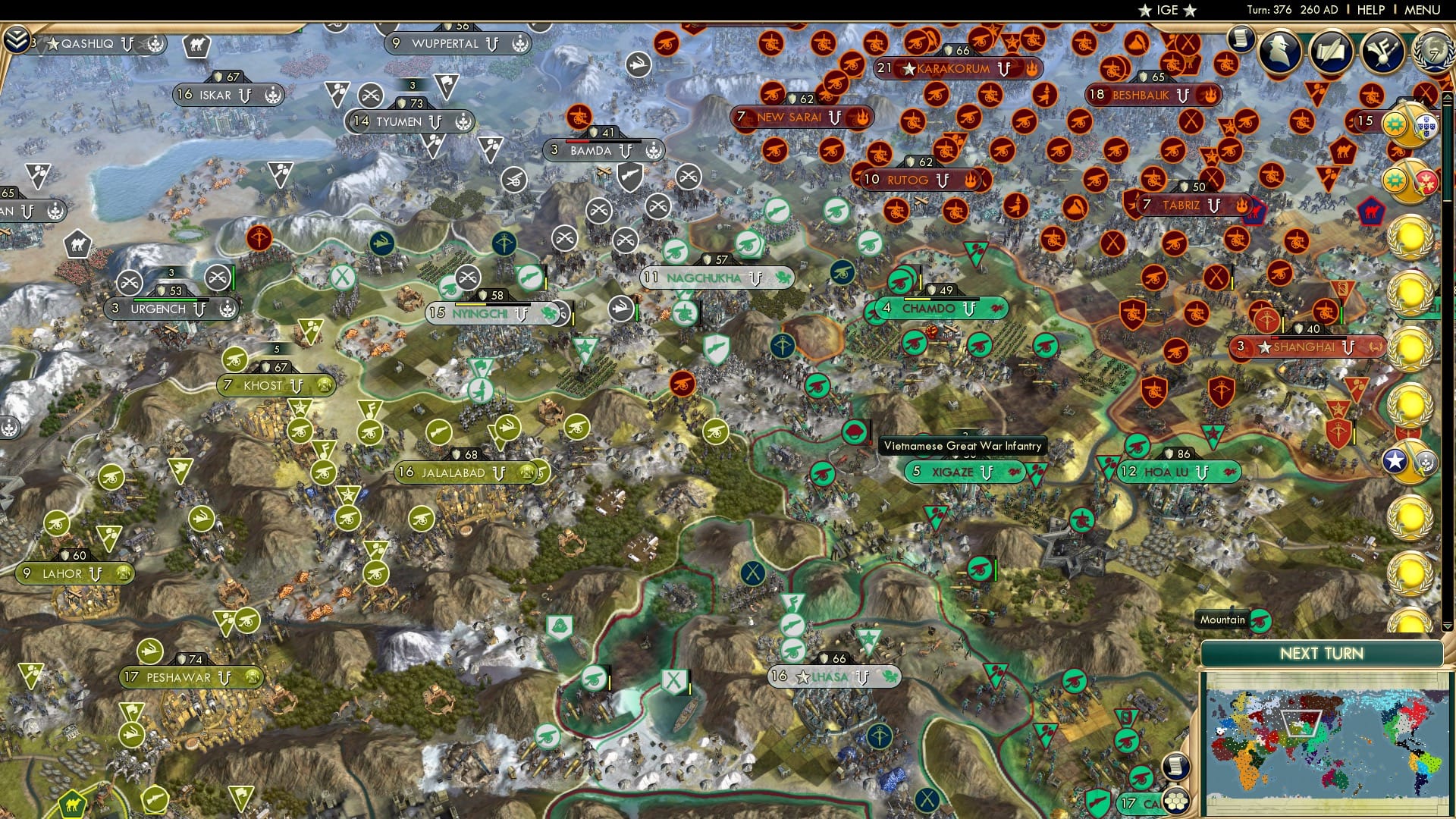Click a golden laurel notification bubble on the right
This screenshot has width=1456, height=819.
click(x=1410, y=237)
